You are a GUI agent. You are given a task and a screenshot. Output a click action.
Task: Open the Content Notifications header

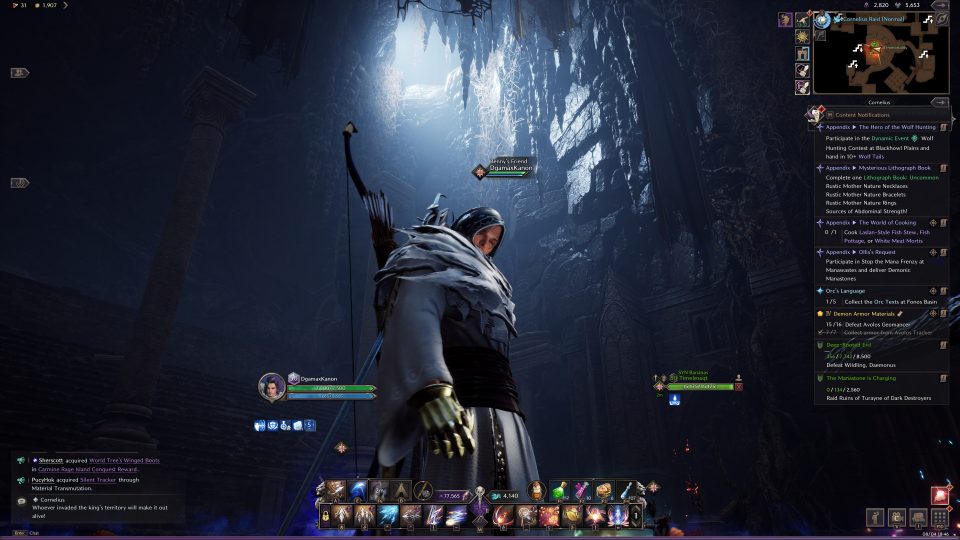862,115
